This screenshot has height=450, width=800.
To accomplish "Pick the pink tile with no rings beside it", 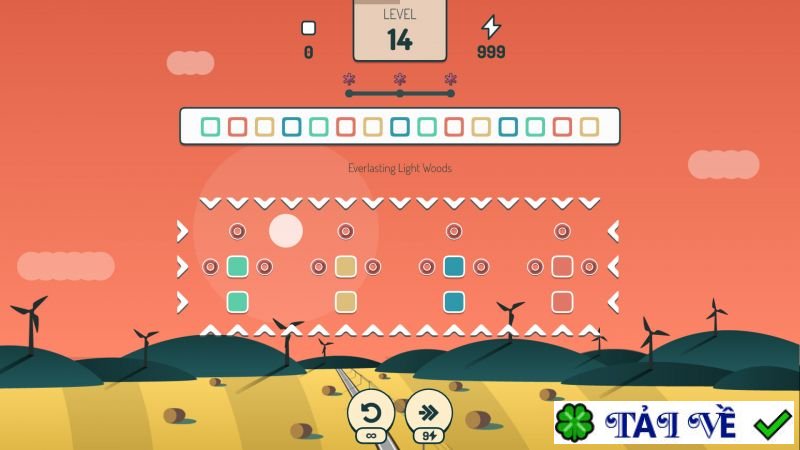I will pos(562,301).
